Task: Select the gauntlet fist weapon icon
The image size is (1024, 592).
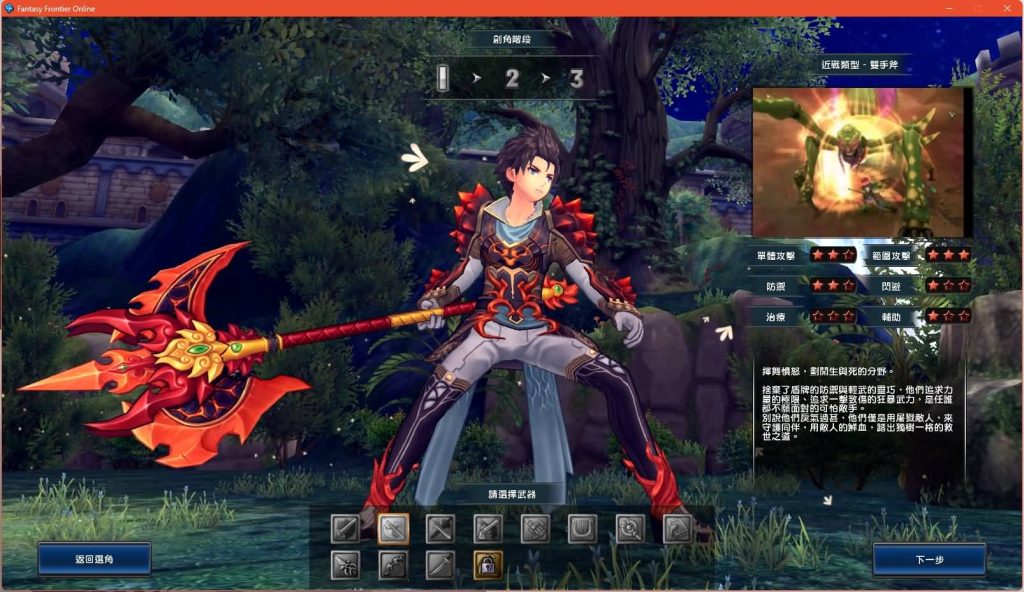Action: point(536,527)
